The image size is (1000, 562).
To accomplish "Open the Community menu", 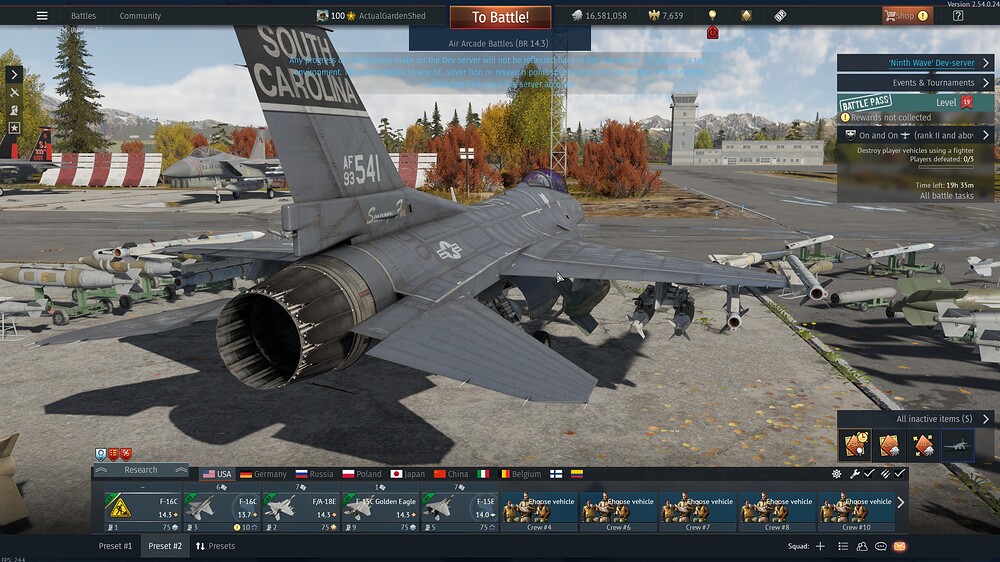I will [140, 16].
